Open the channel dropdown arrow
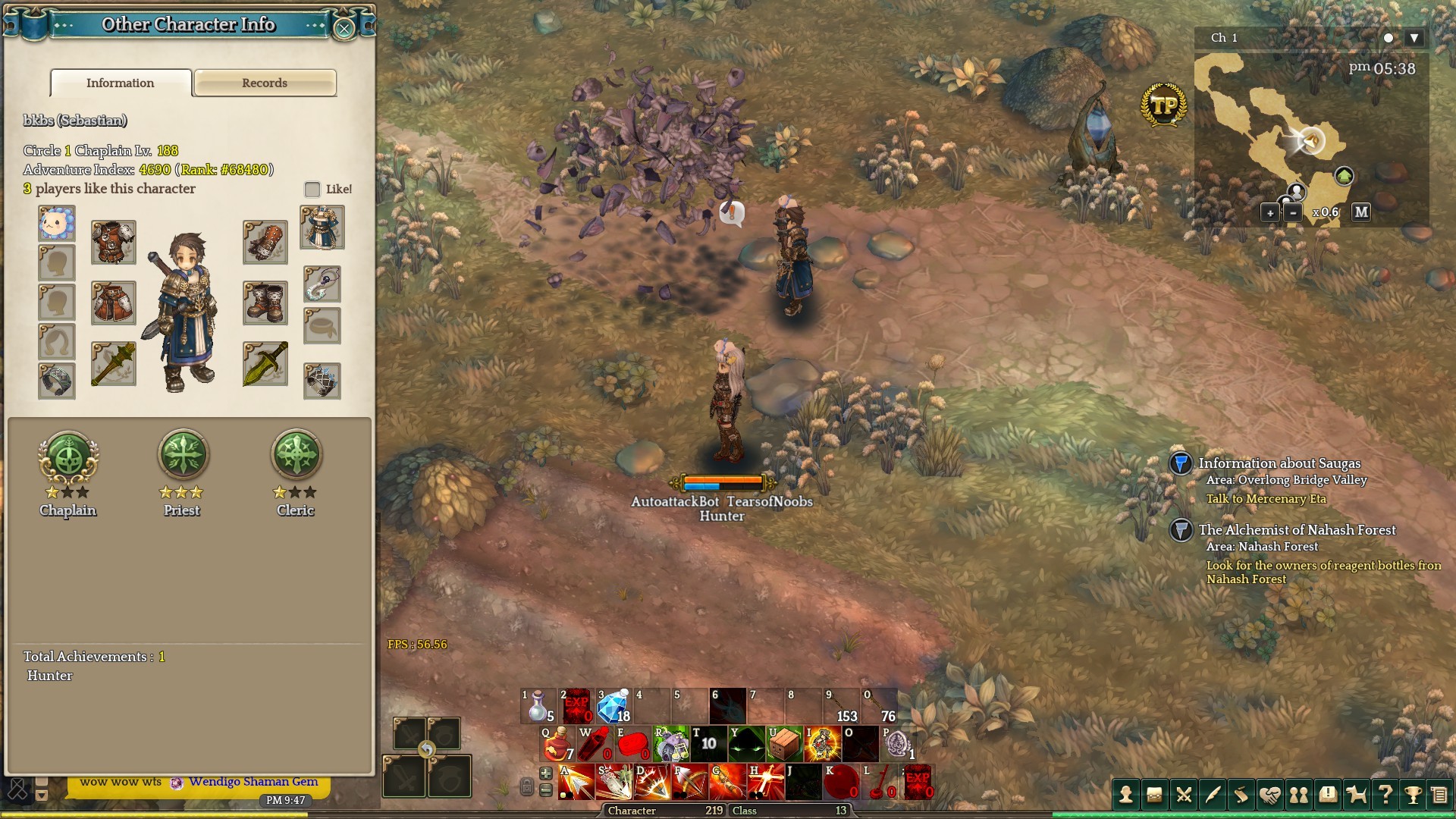 tap(1414, 38)
